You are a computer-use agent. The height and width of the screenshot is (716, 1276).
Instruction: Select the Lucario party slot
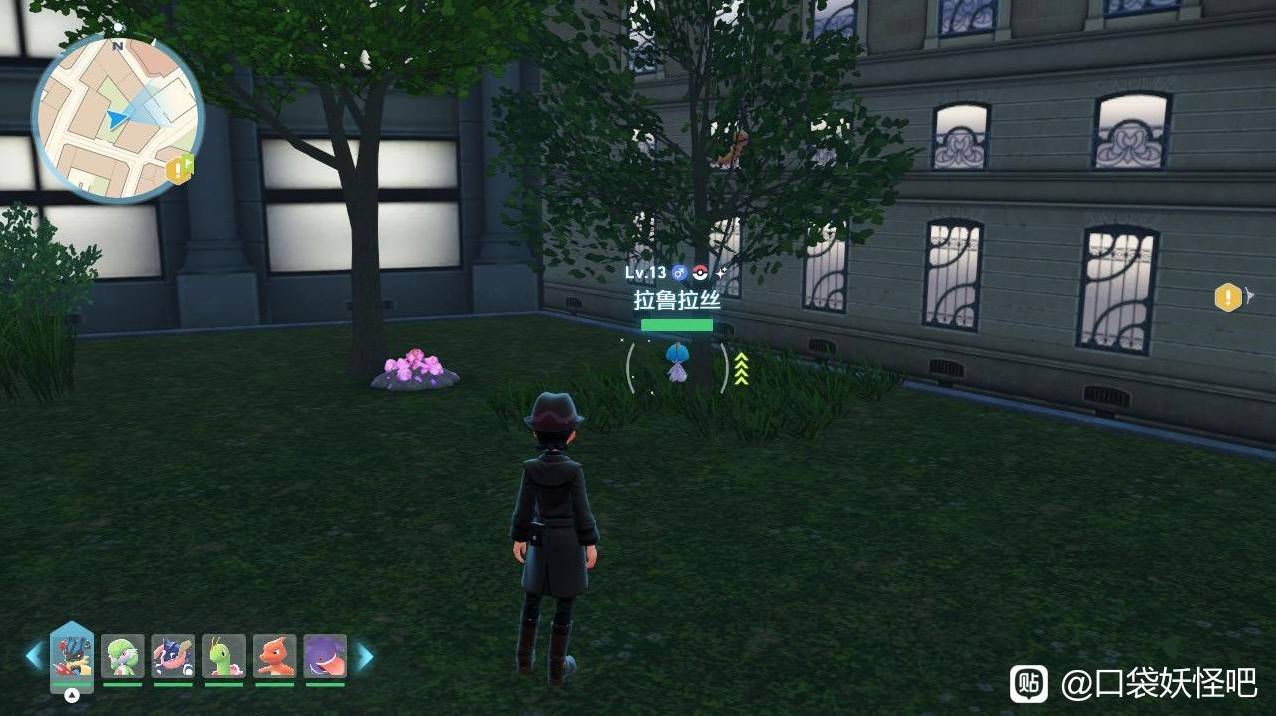72,655
